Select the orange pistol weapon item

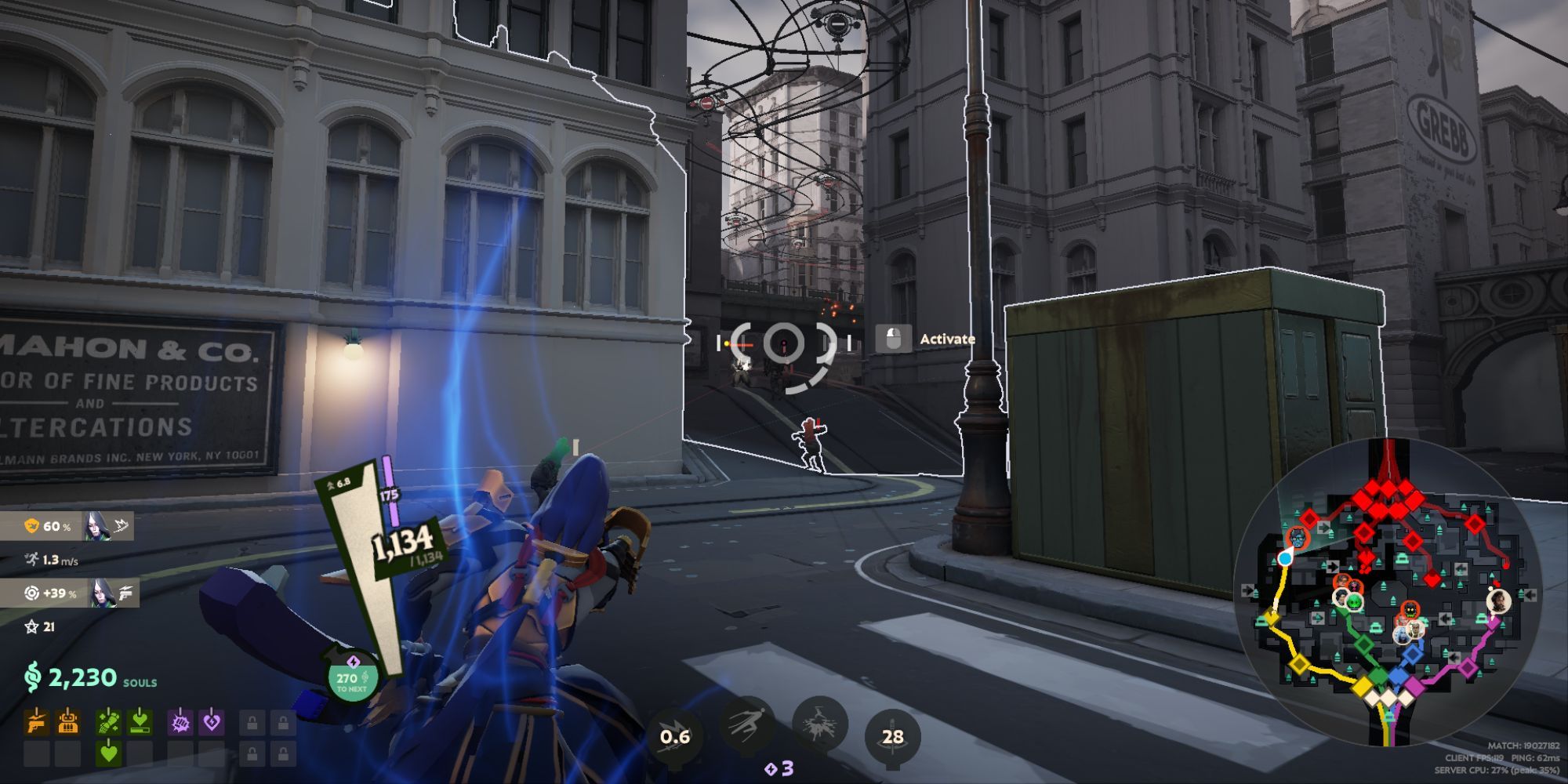pyautogui.click(x=37, y=721)
